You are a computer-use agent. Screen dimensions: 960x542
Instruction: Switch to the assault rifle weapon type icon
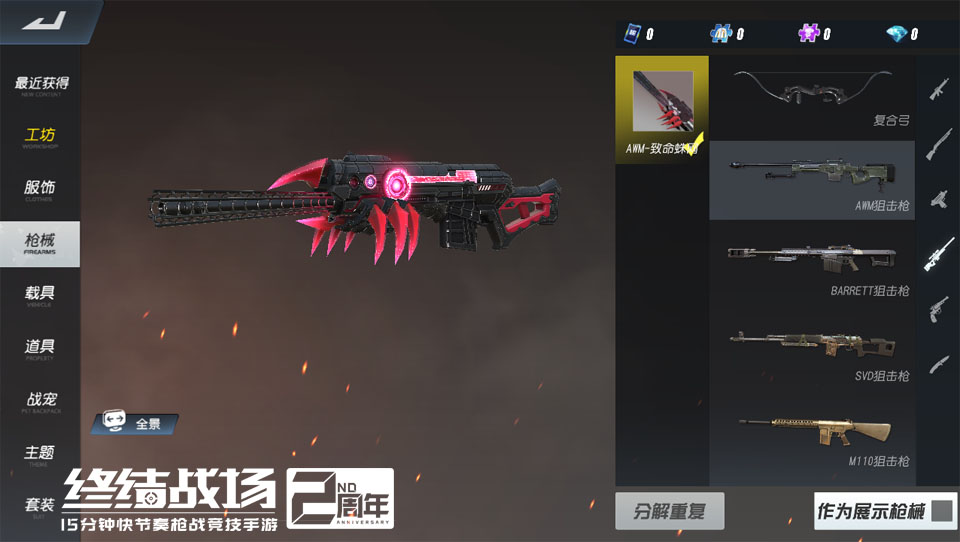[x=938, y=89]
